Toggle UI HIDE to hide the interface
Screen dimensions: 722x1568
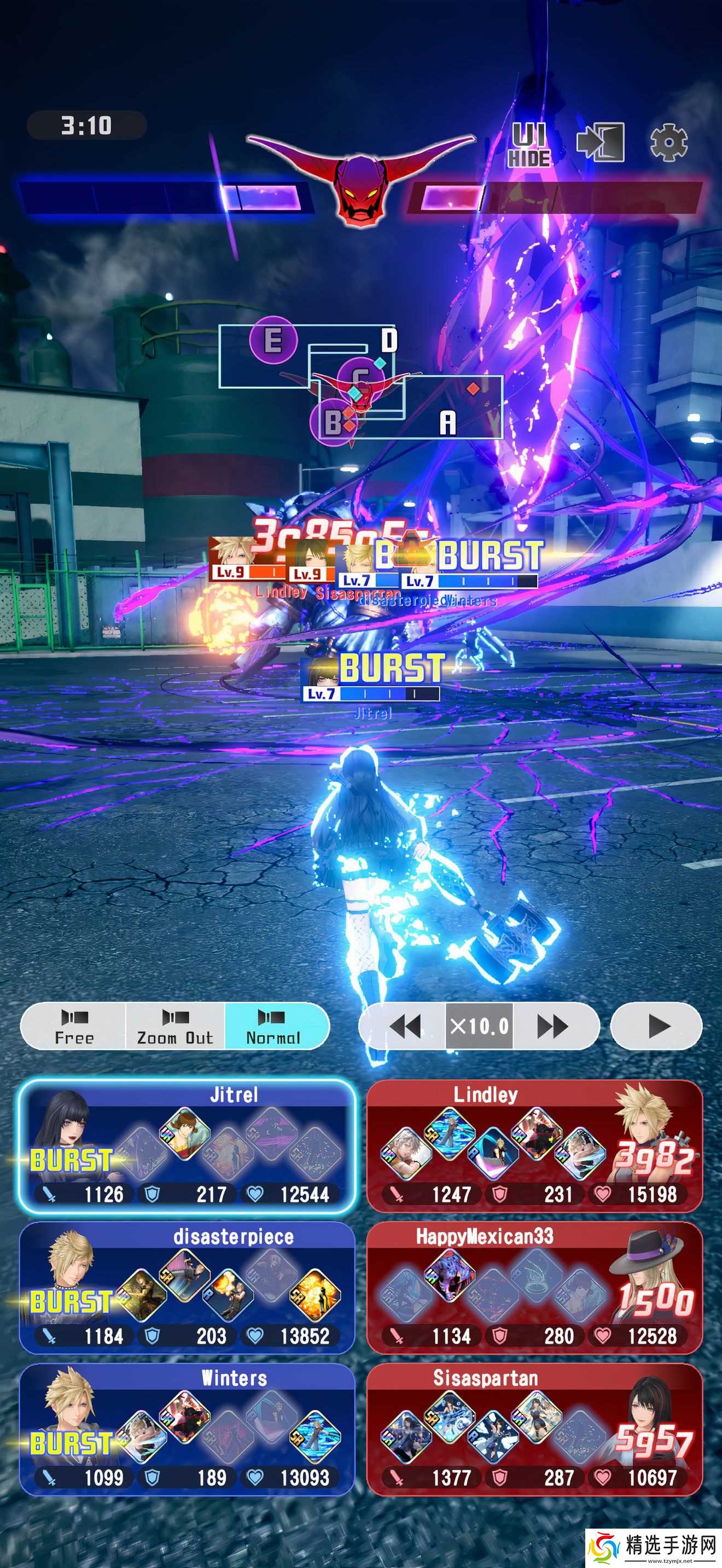coord(529,146)
